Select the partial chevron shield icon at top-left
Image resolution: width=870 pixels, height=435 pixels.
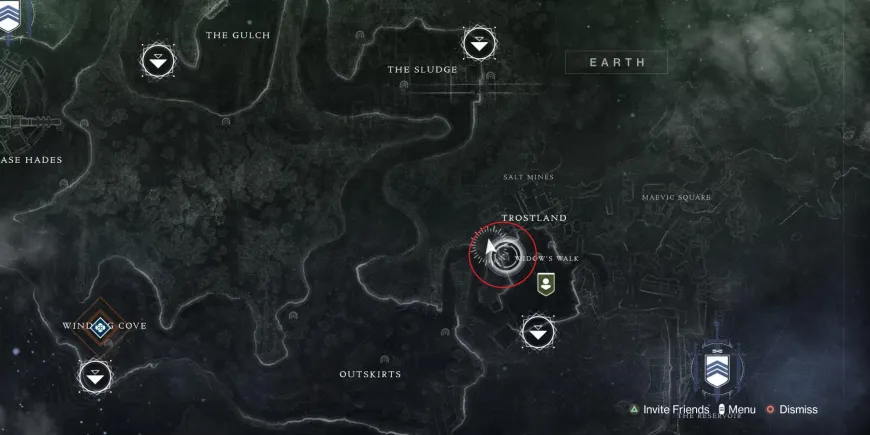[10, 15]
